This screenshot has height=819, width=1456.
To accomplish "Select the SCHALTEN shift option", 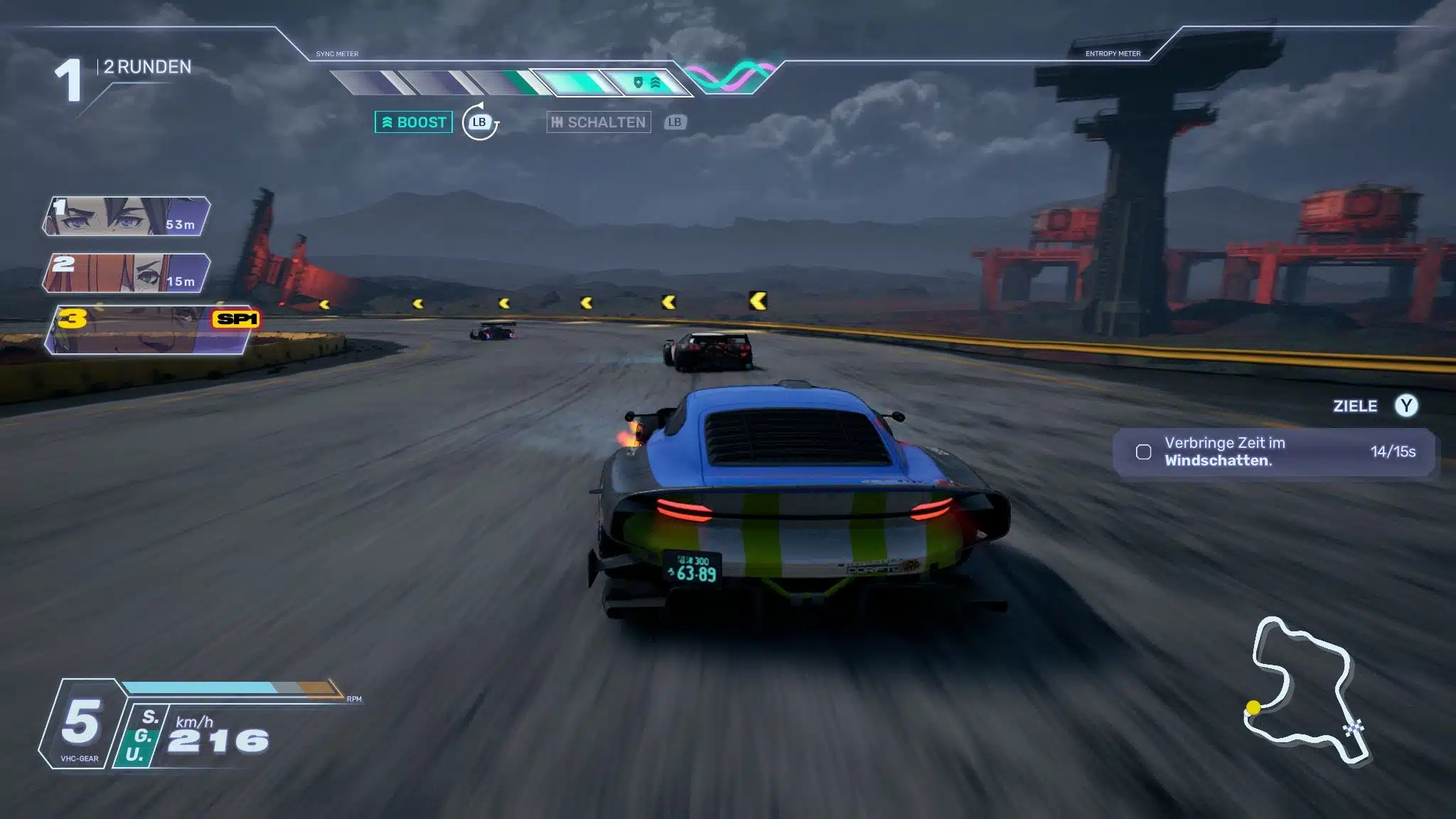I will point(599,122).
